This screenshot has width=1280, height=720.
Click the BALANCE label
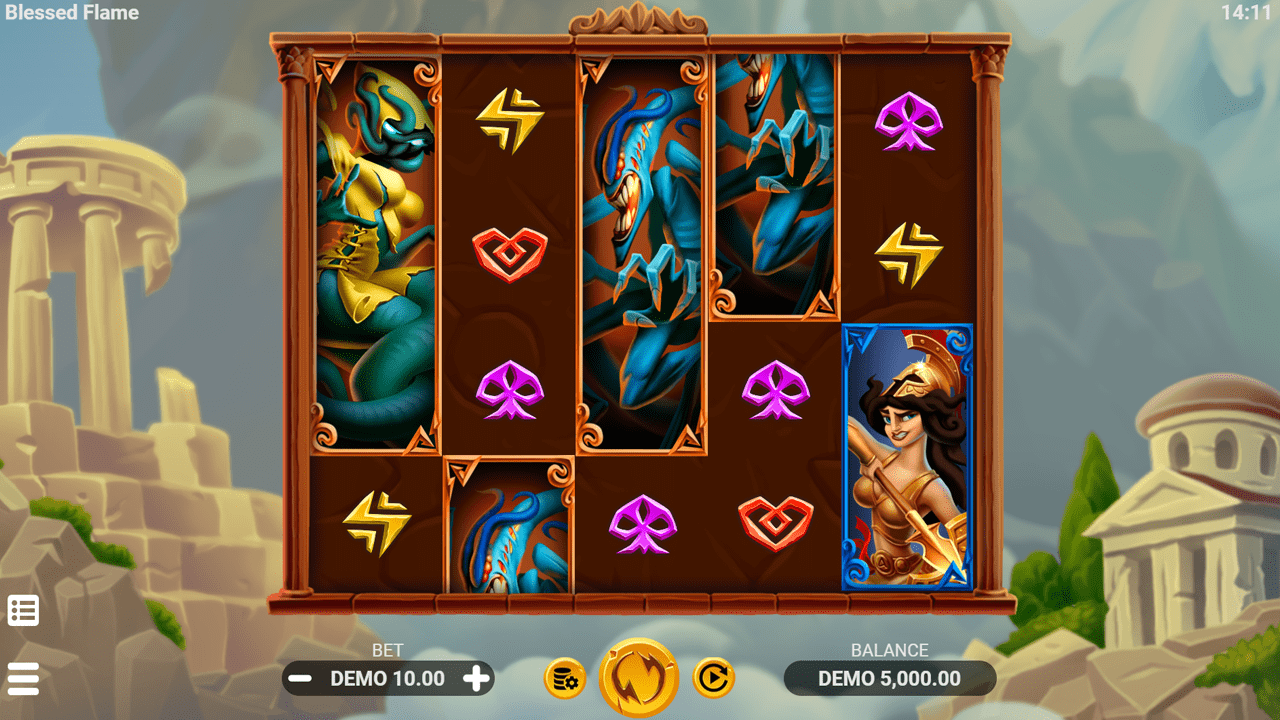pyautogui.click(x=892, y=650)
